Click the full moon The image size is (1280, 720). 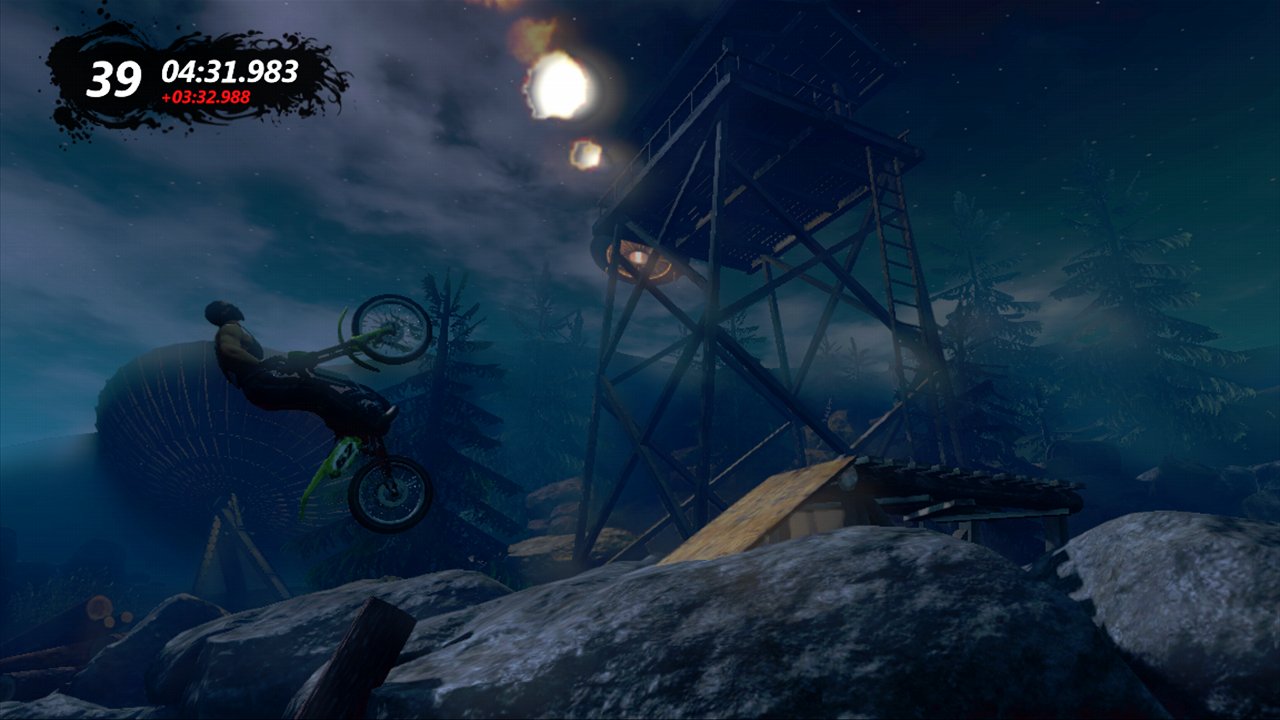[560, 85]
